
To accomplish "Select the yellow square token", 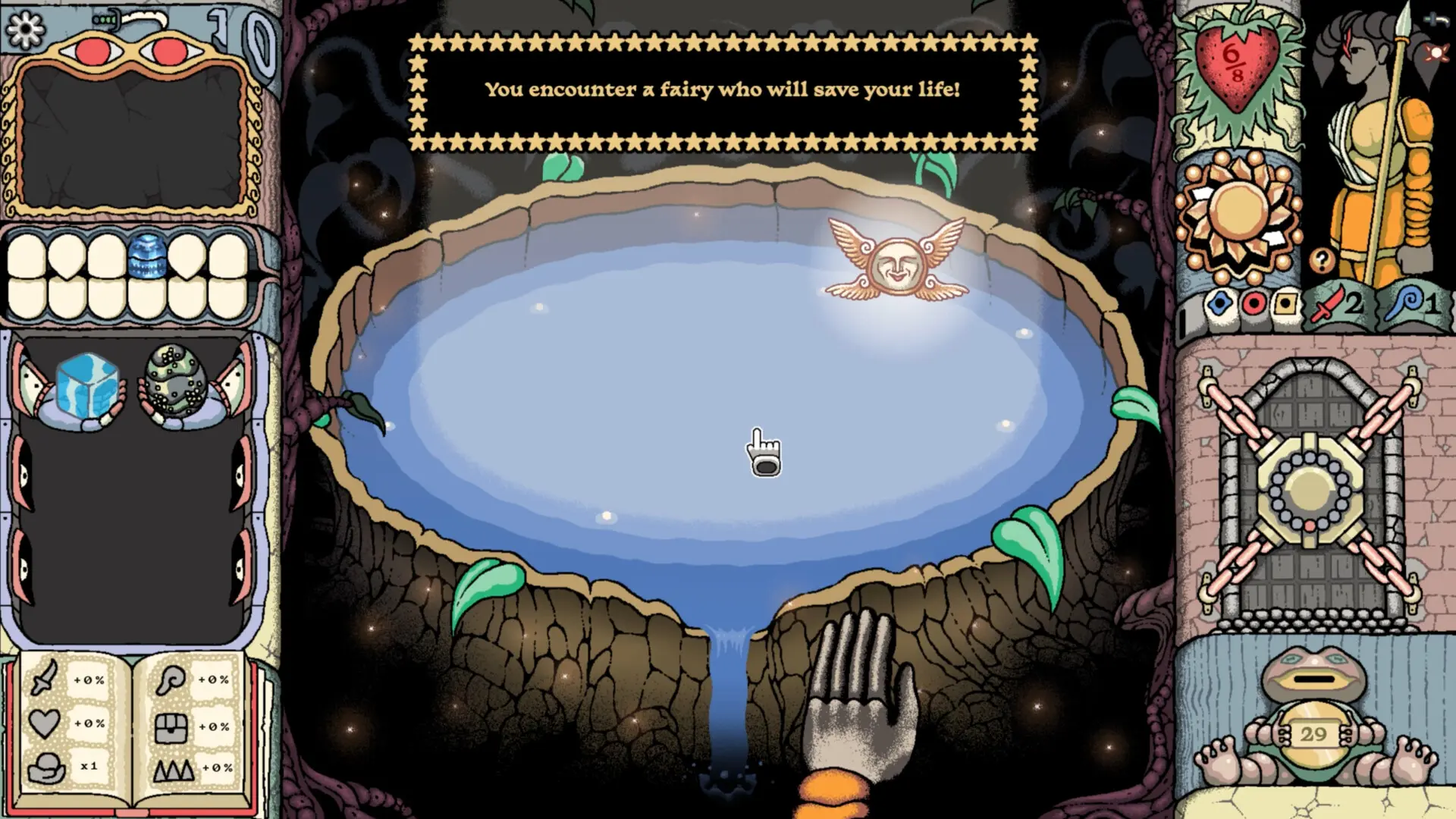I will coord(1285,305).
